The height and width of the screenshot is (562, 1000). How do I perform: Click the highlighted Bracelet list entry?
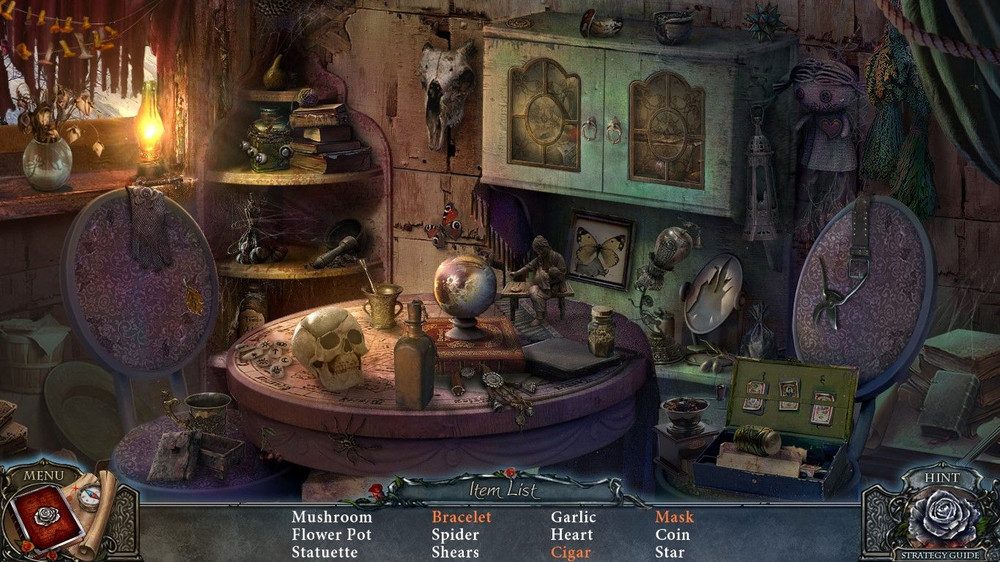(461, 517)
